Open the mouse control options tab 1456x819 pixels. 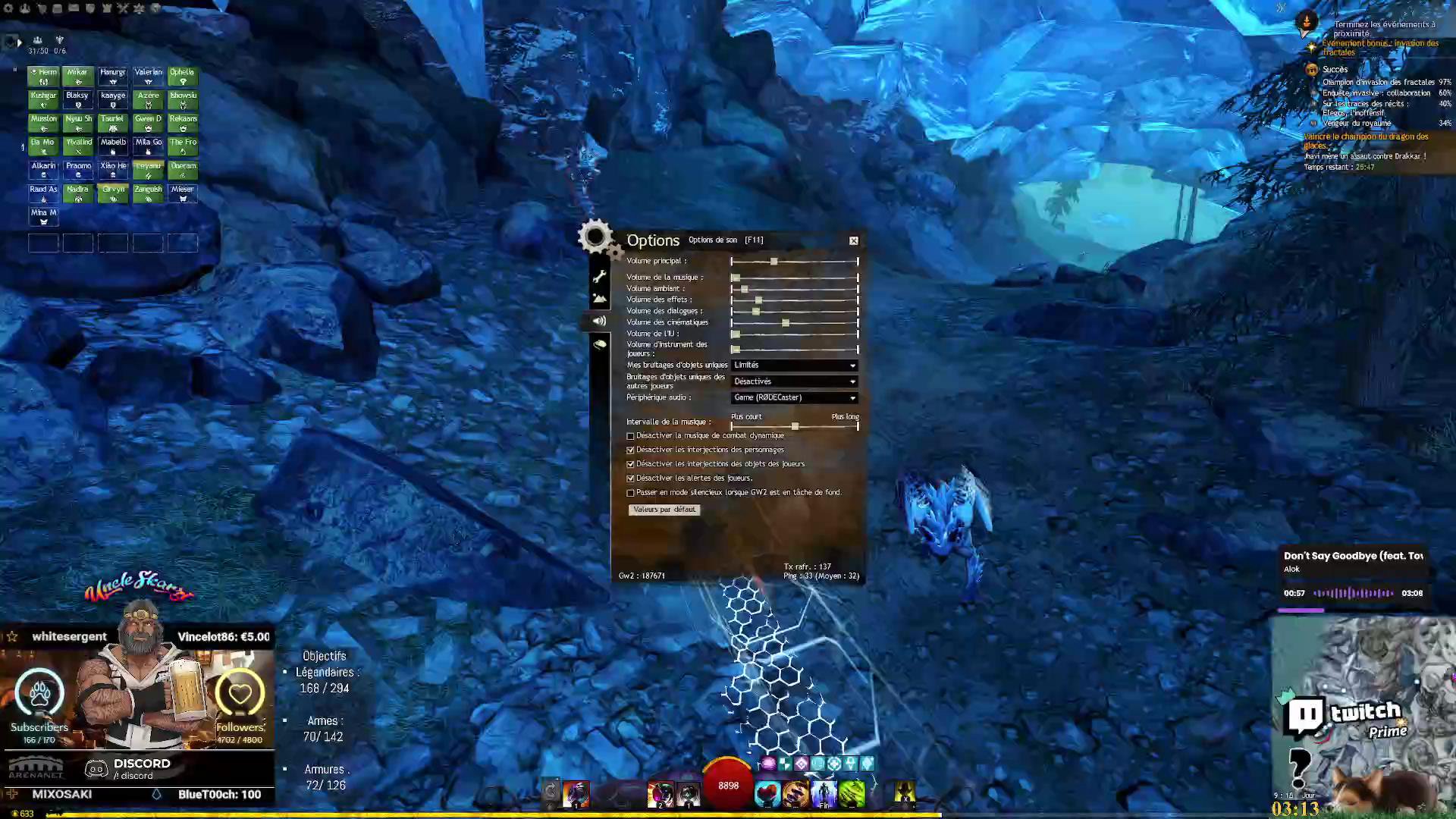pyautogui.click(x=600, y=344)
